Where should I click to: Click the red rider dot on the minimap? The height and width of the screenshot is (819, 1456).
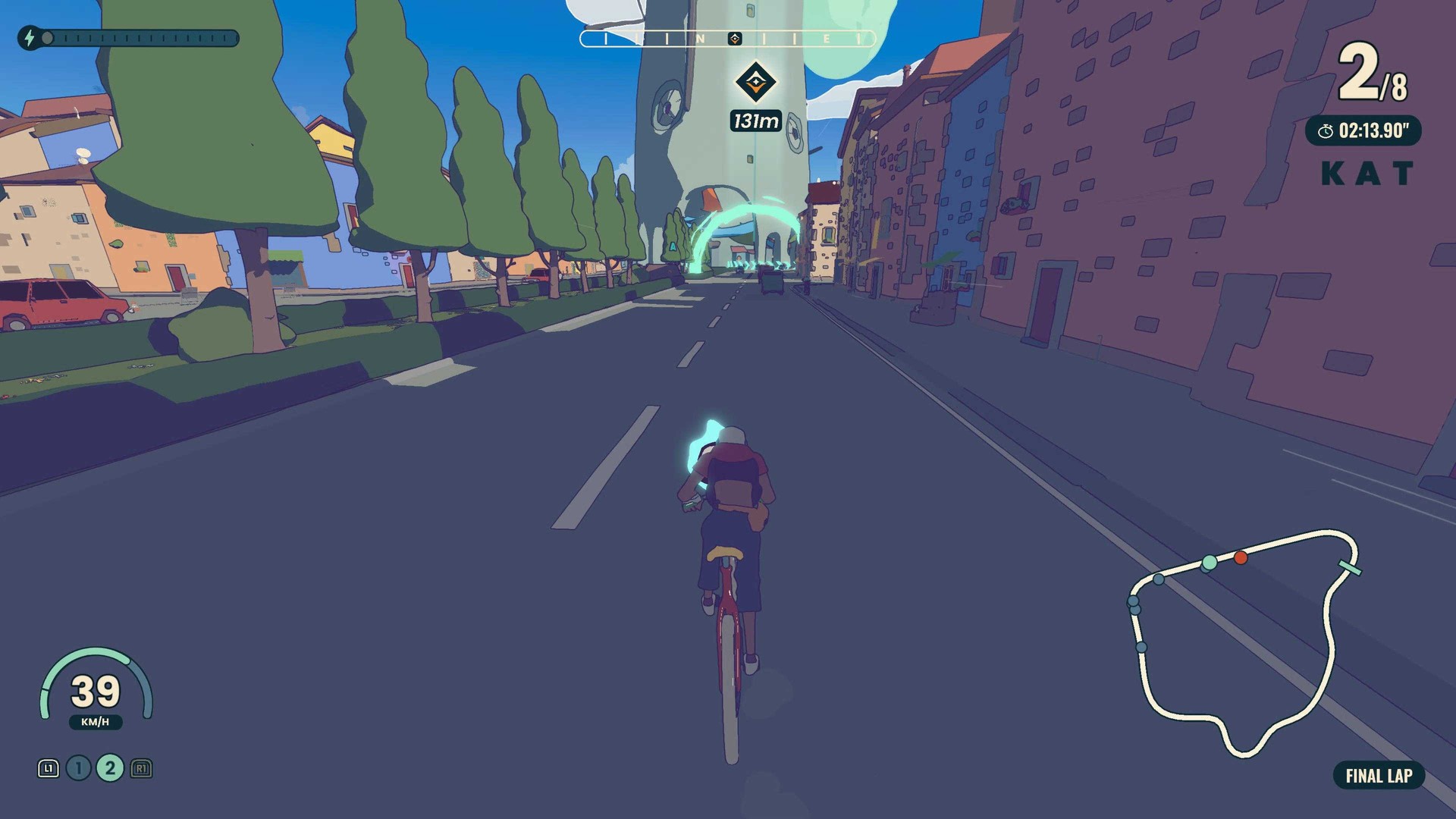pos(1241,558)
